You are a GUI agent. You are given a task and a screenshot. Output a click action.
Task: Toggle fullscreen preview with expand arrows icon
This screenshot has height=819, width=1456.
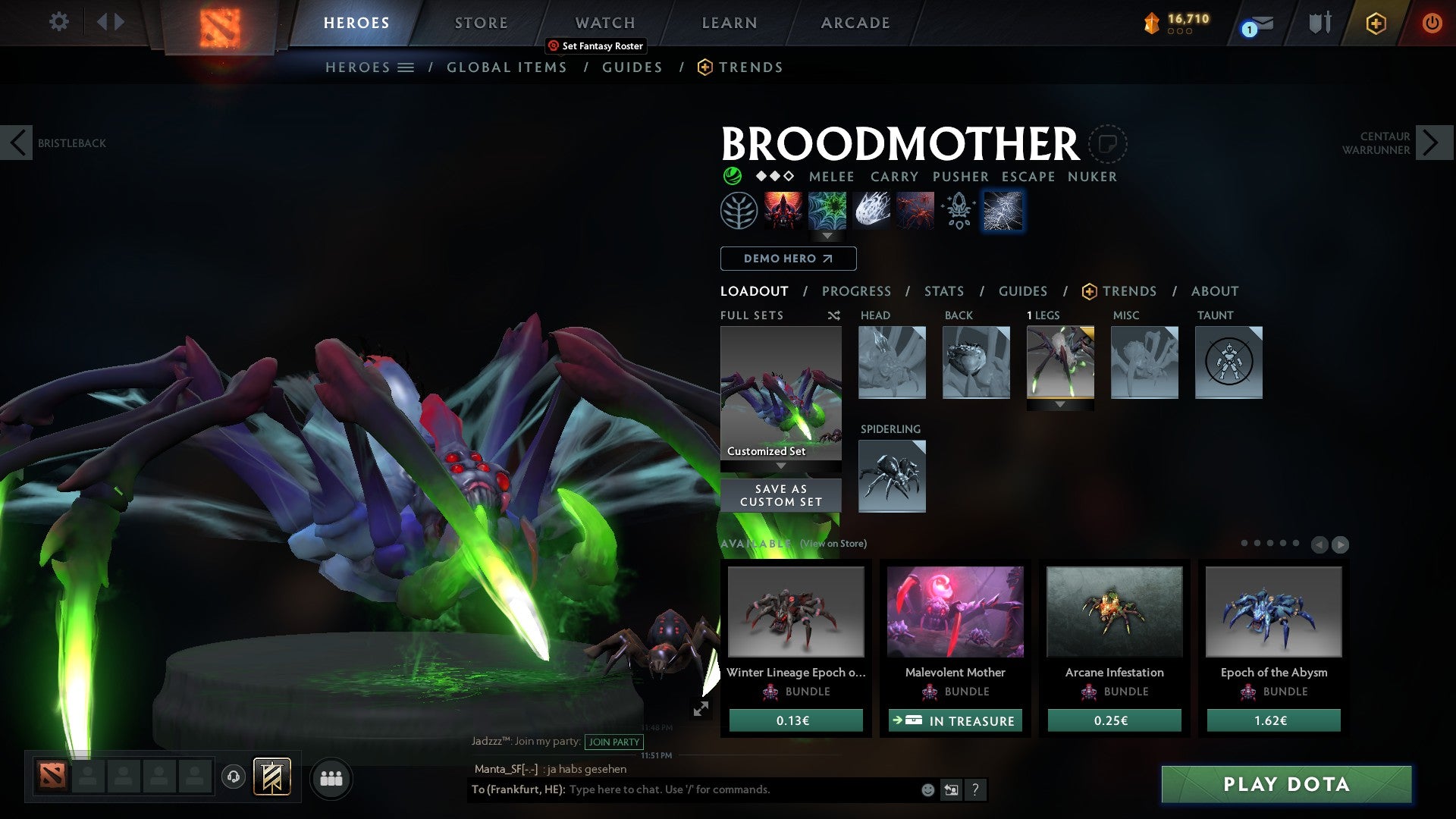pos(701,710)
